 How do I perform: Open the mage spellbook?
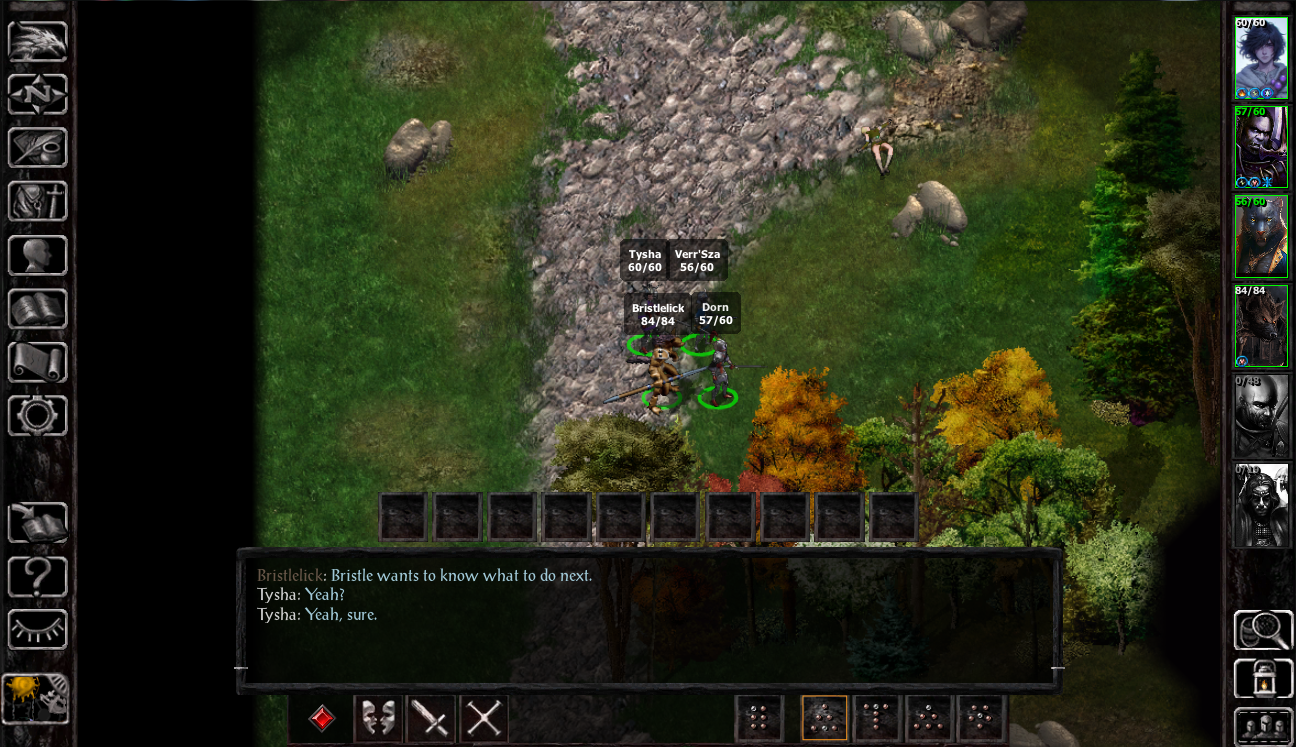coord(38,308)
